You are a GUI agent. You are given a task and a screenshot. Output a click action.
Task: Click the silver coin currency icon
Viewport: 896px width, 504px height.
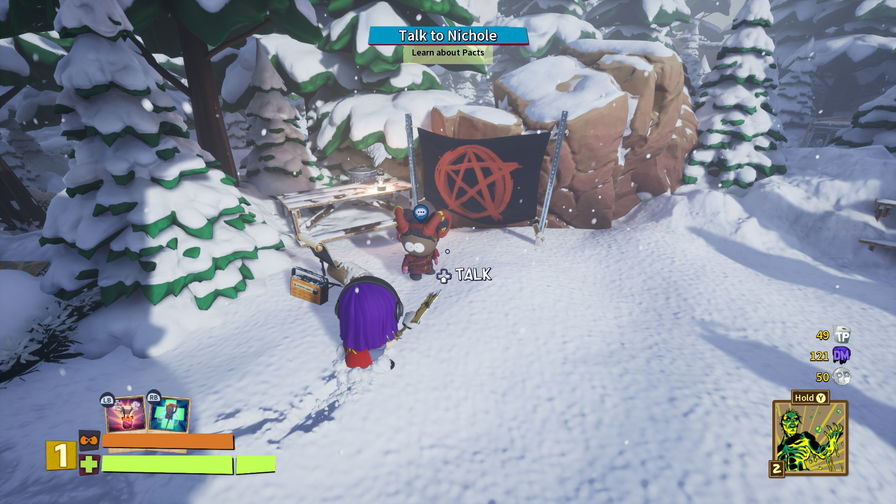click(x=842, y=377)
